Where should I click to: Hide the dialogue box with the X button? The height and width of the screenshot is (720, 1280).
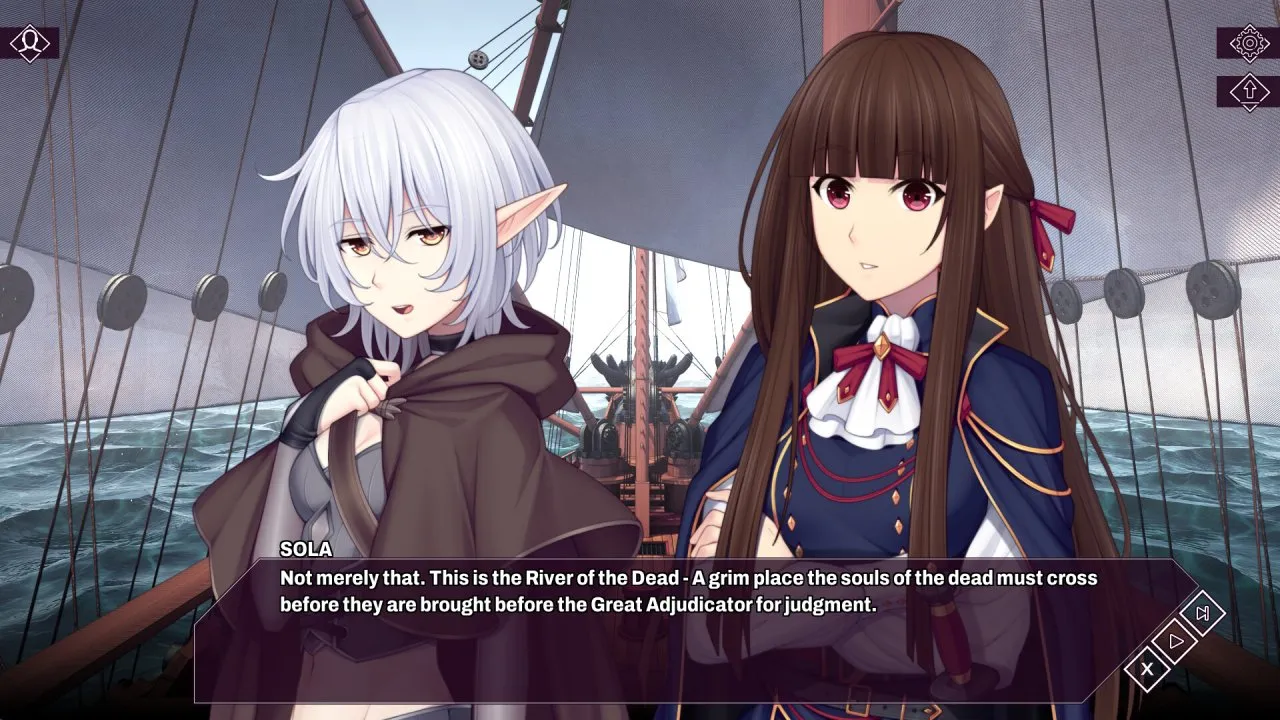pos(1147,668)
